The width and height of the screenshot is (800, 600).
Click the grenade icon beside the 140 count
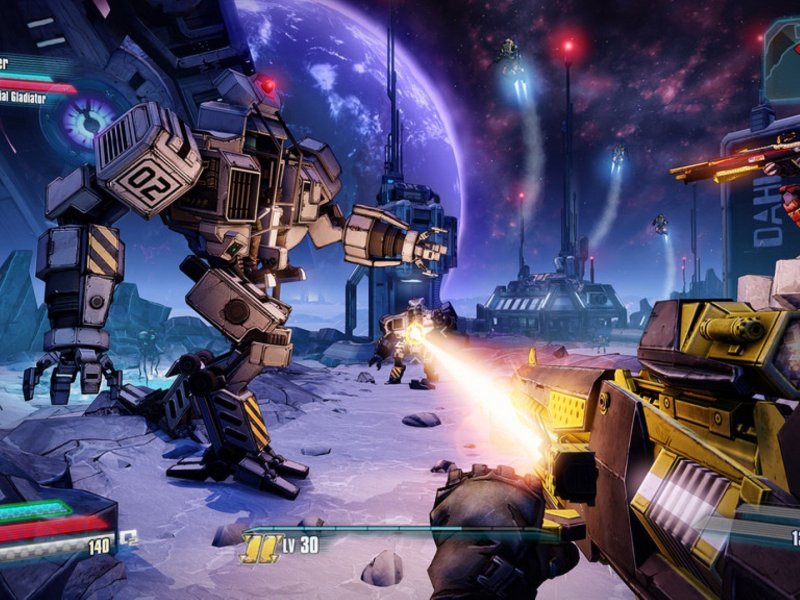[129, 538]
